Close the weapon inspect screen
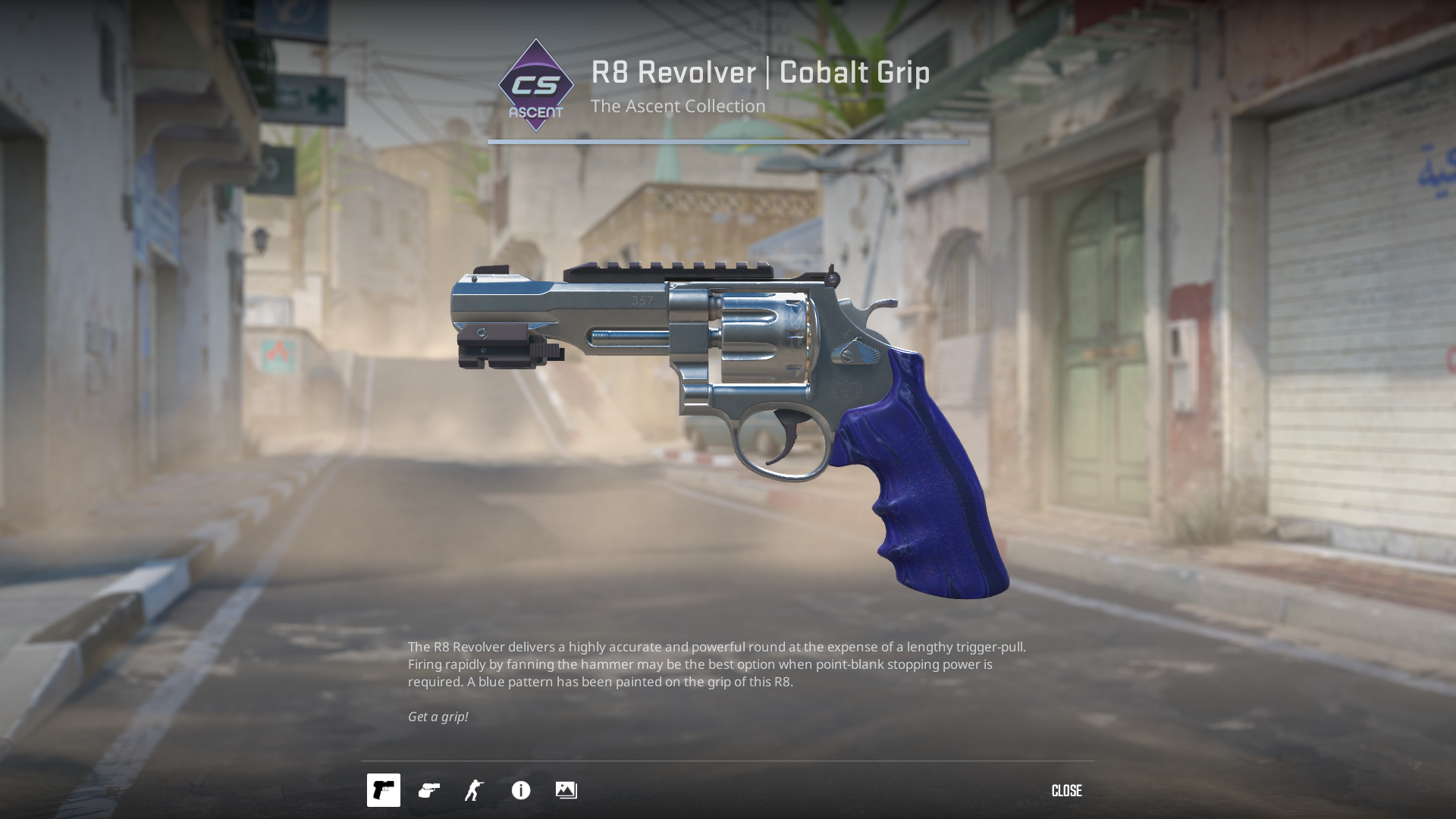Viewport: 1456px width, 819px height. pos(1066,791)
